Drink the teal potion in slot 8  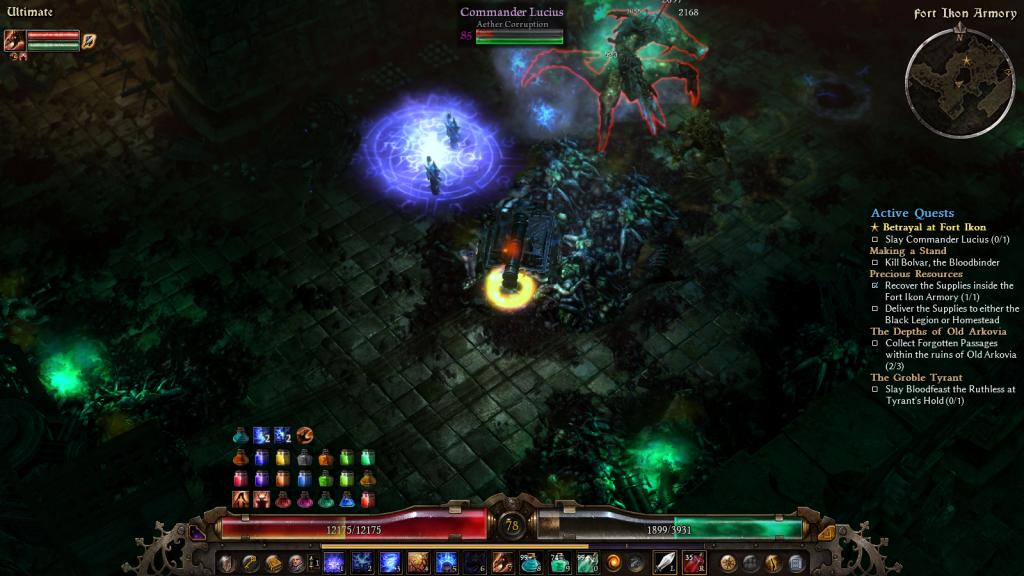click(531, 563)
